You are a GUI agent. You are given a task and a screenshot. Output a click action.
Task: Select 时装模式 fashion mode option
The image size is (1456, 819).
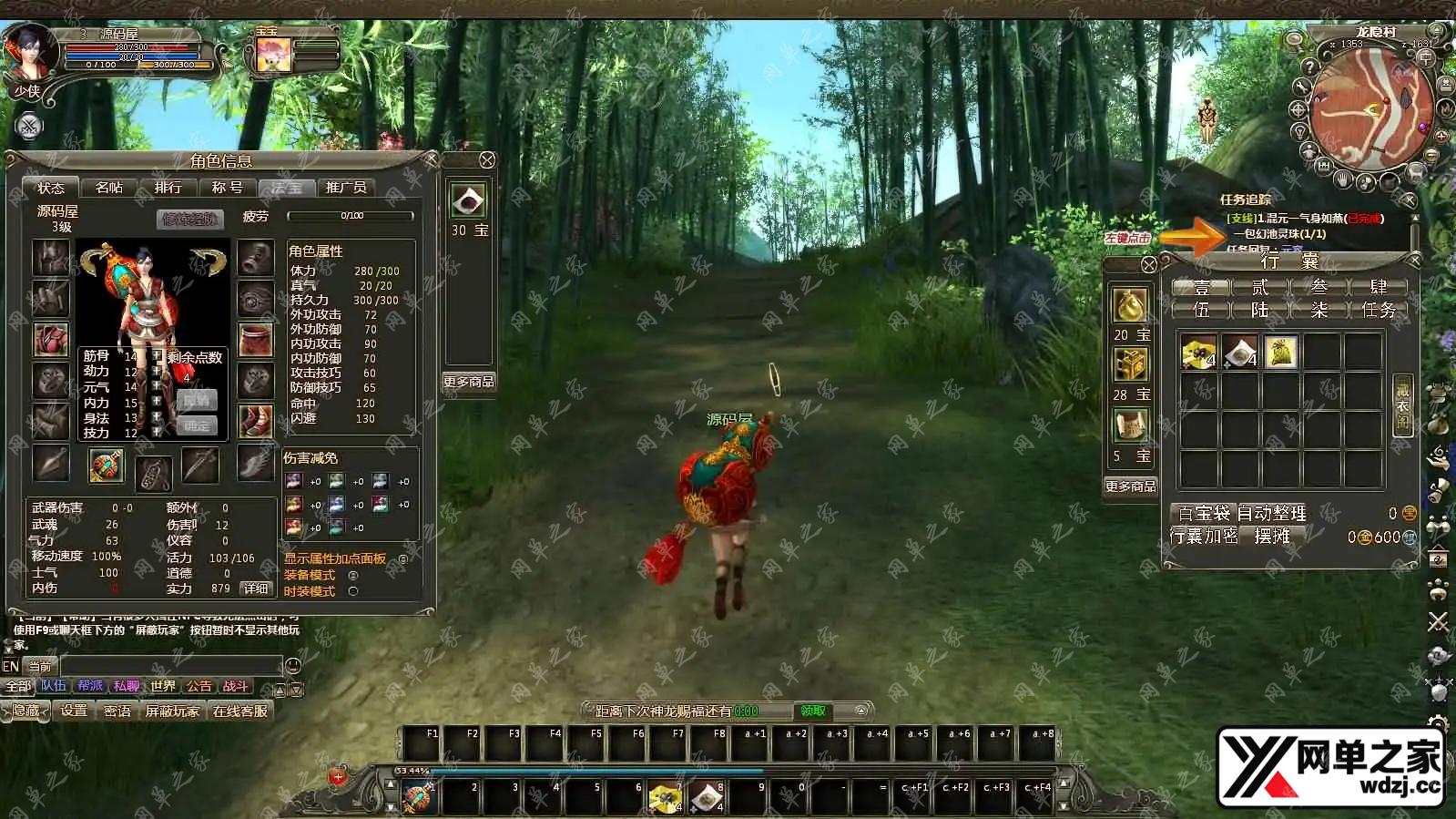pos(353,591)
